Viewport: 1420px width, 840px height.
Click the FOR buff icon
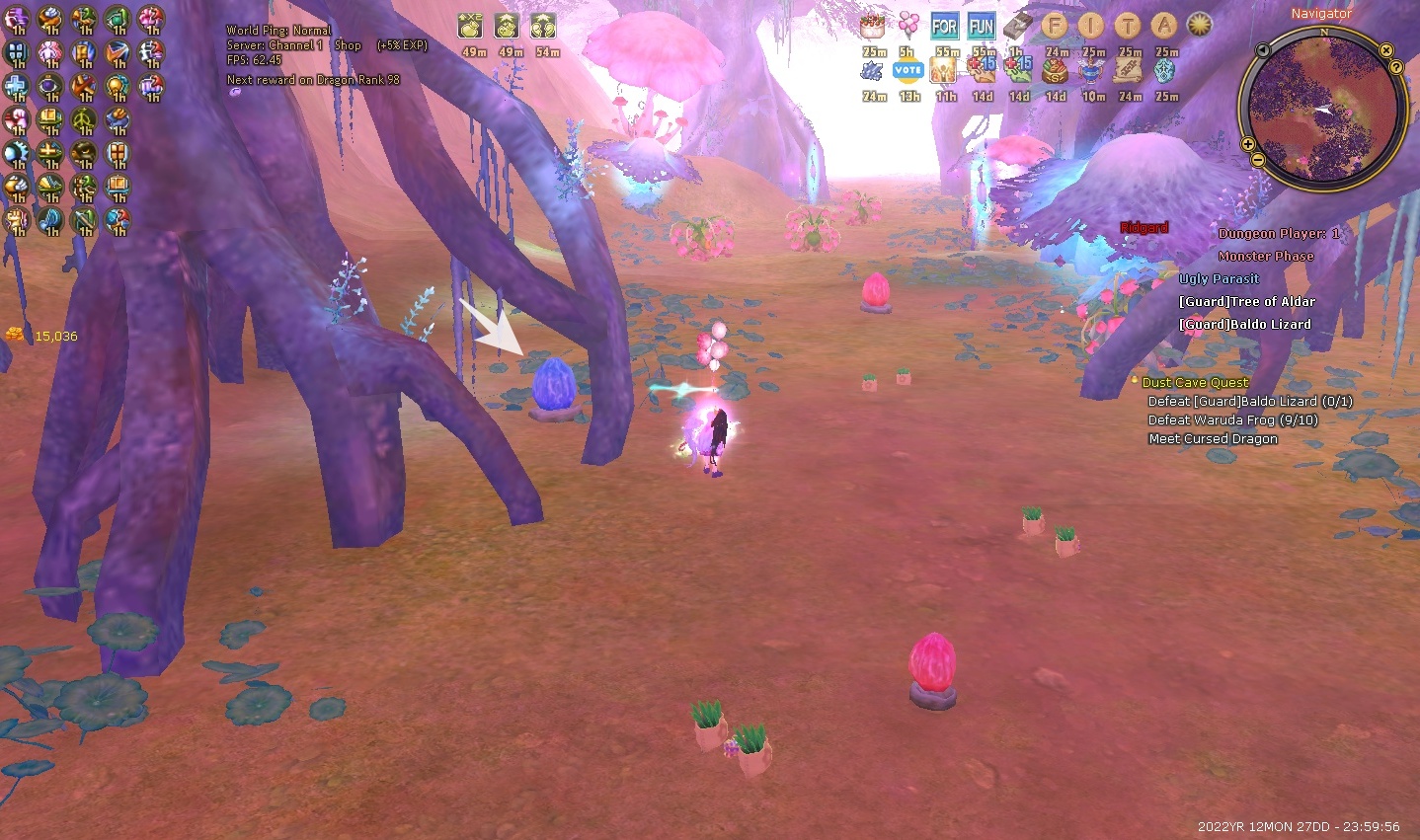pos(945,27)
